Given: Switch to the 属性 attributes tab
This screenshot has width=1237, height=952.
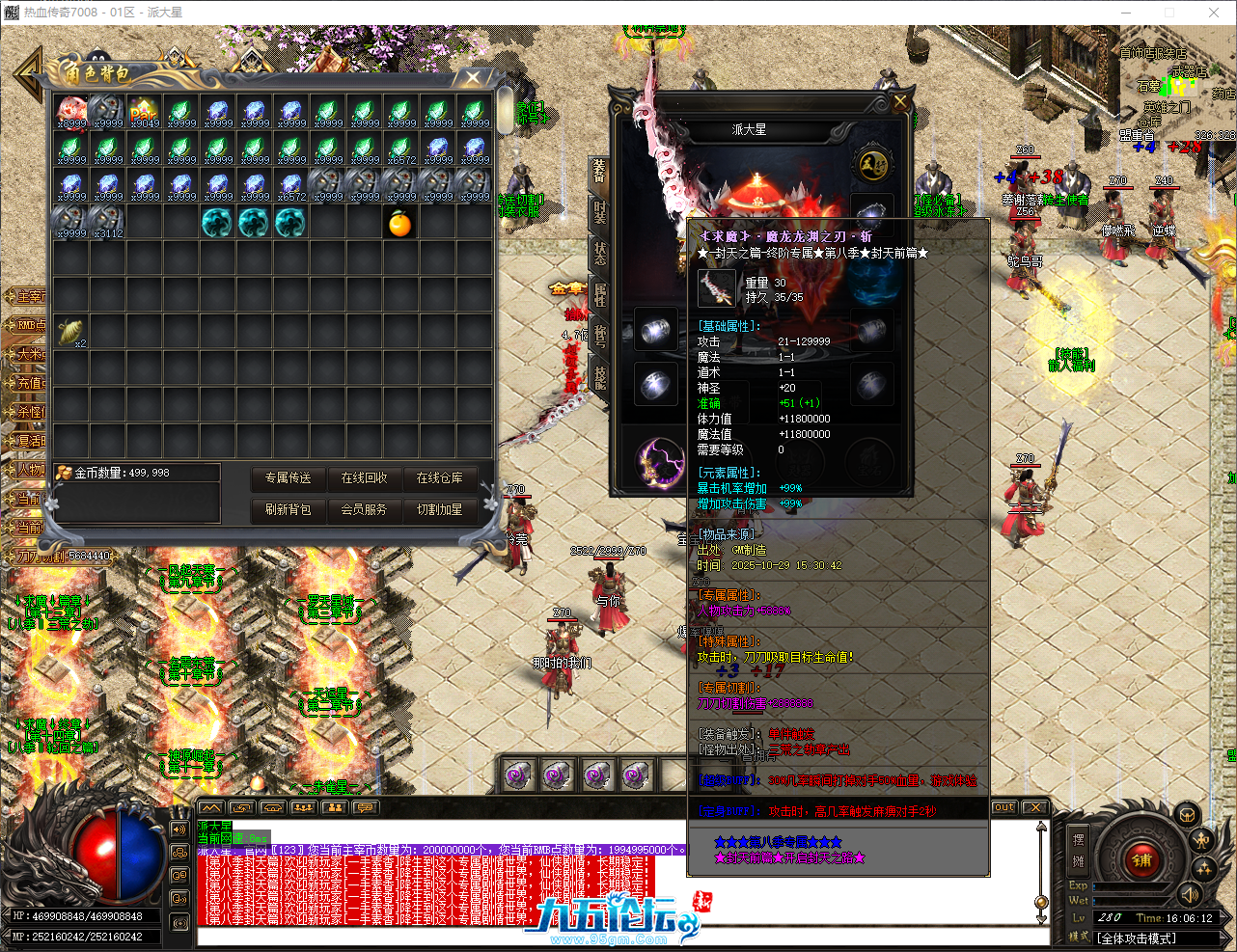Looking at the screenshot, I should coord(599,293).
